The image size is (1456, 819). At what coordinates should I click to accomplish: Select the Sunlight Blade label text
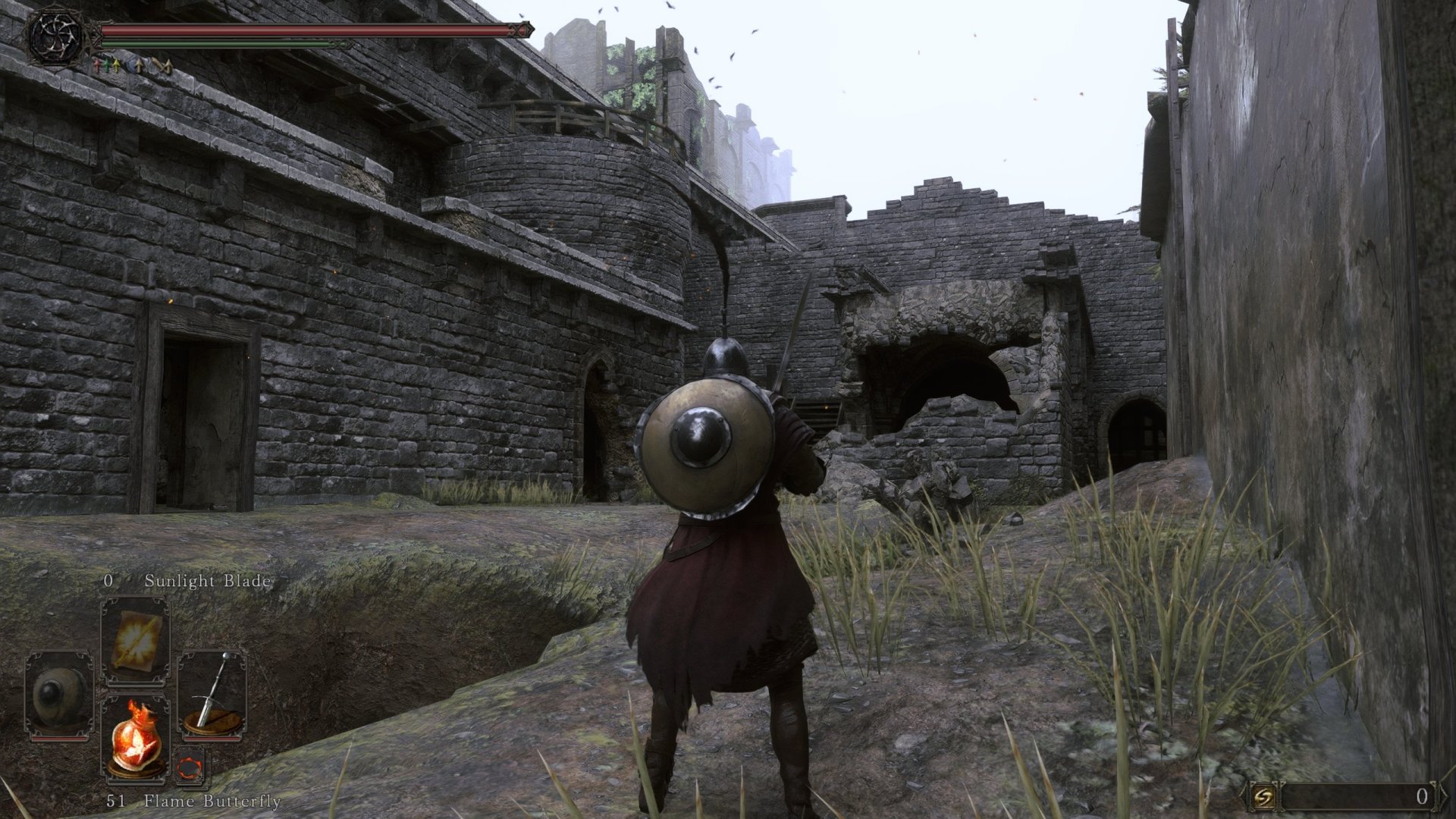pos(209,580)
